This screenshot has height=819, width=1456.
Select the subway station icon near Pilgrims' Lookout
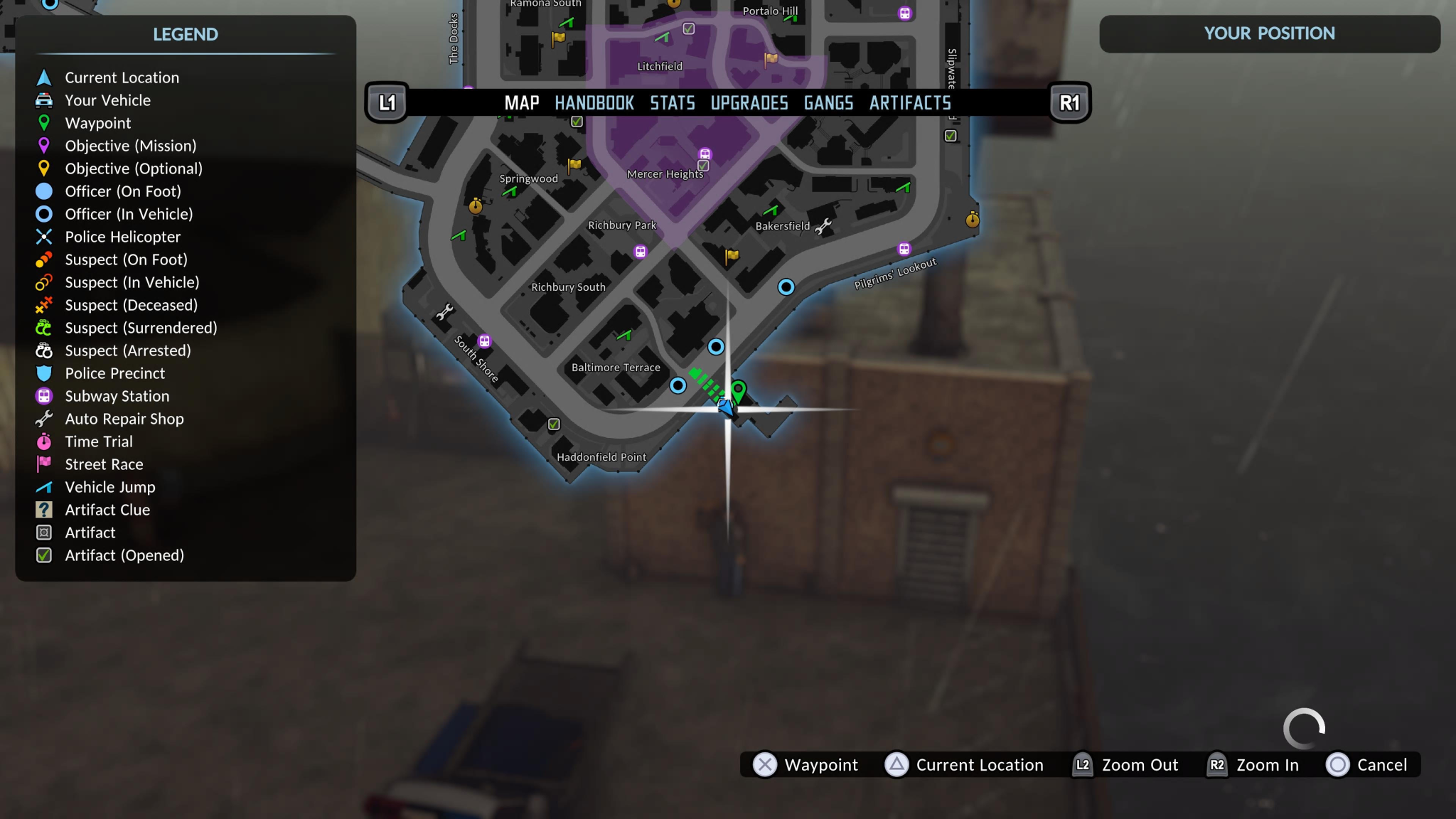coord(904,248)
